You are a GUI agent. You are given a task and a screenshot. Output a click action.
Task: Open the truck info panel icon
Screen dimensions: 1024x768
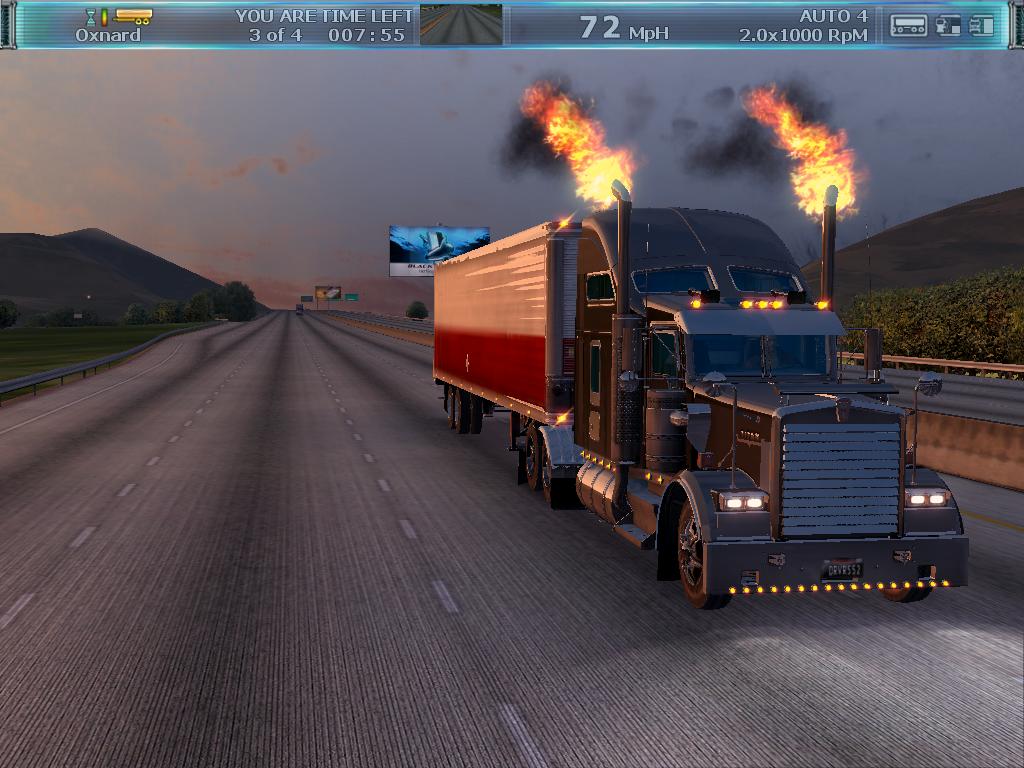tap(982, 26)
